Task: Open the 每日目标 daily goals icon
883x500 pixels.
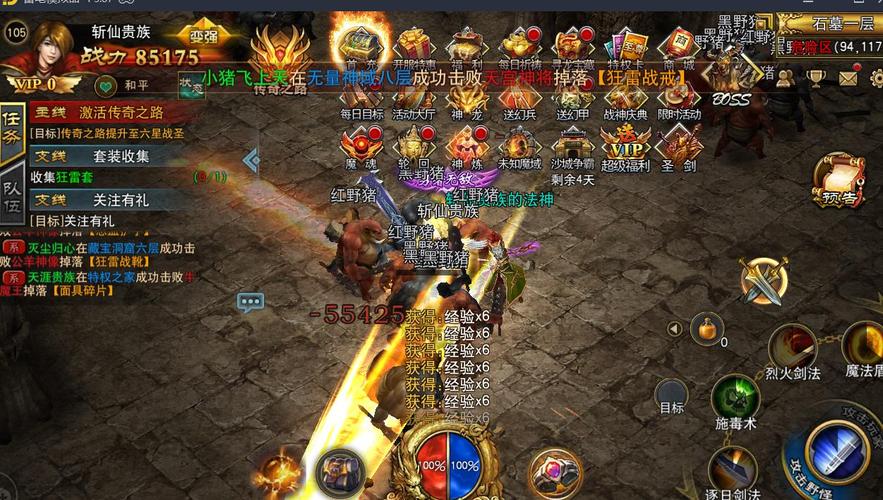Action: tap(362, 98)
